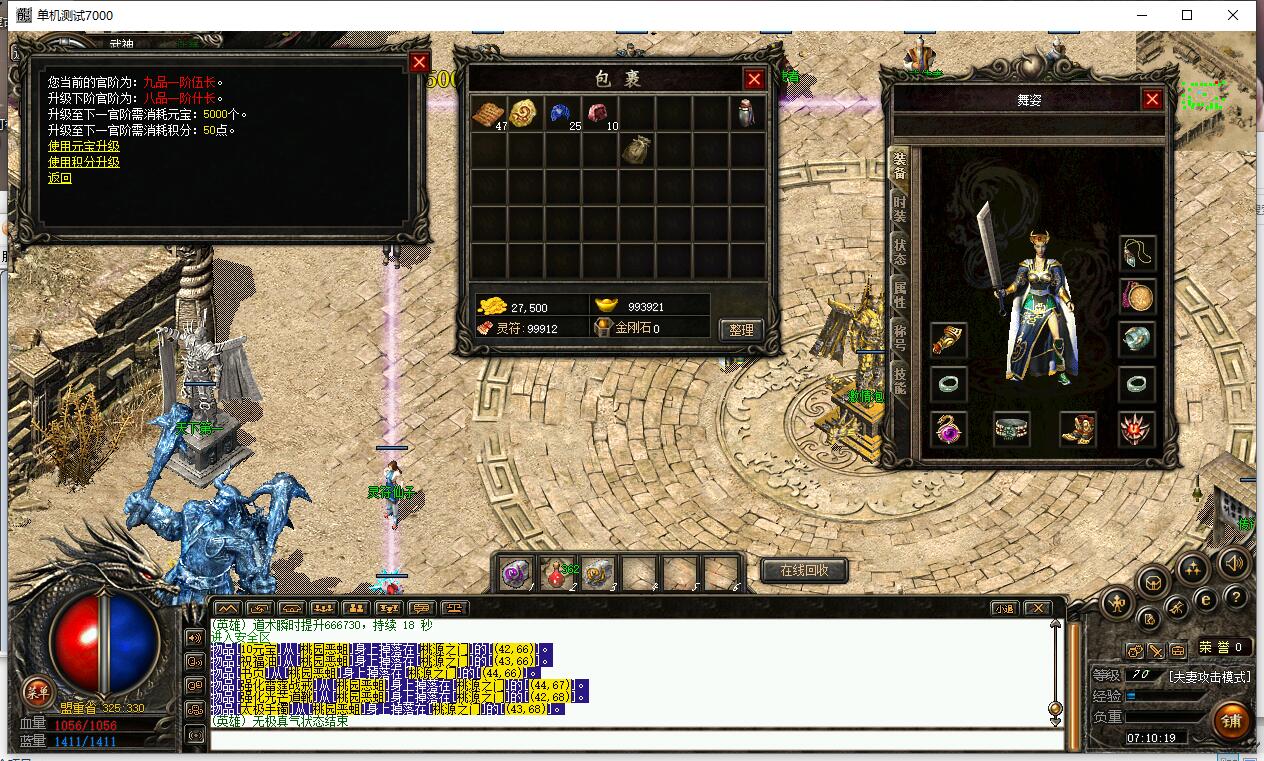Screen dimensions: 1264x761
Task: Select the equipped boots slot
Action: 1077,429
